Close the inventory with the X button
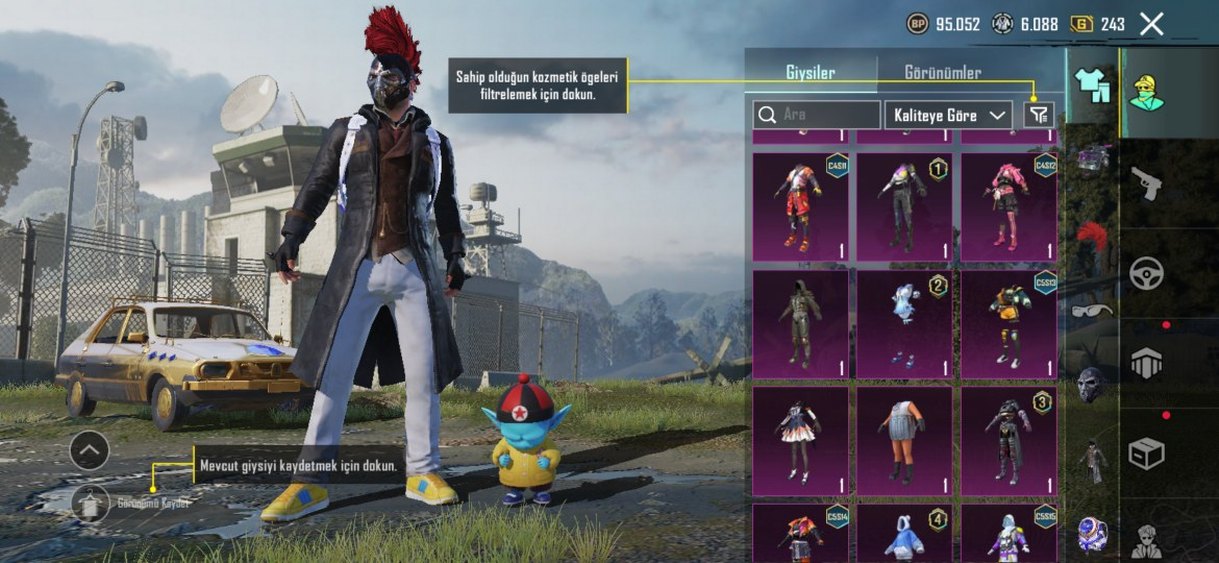The image size is (1219, 563). (1152, 24)
